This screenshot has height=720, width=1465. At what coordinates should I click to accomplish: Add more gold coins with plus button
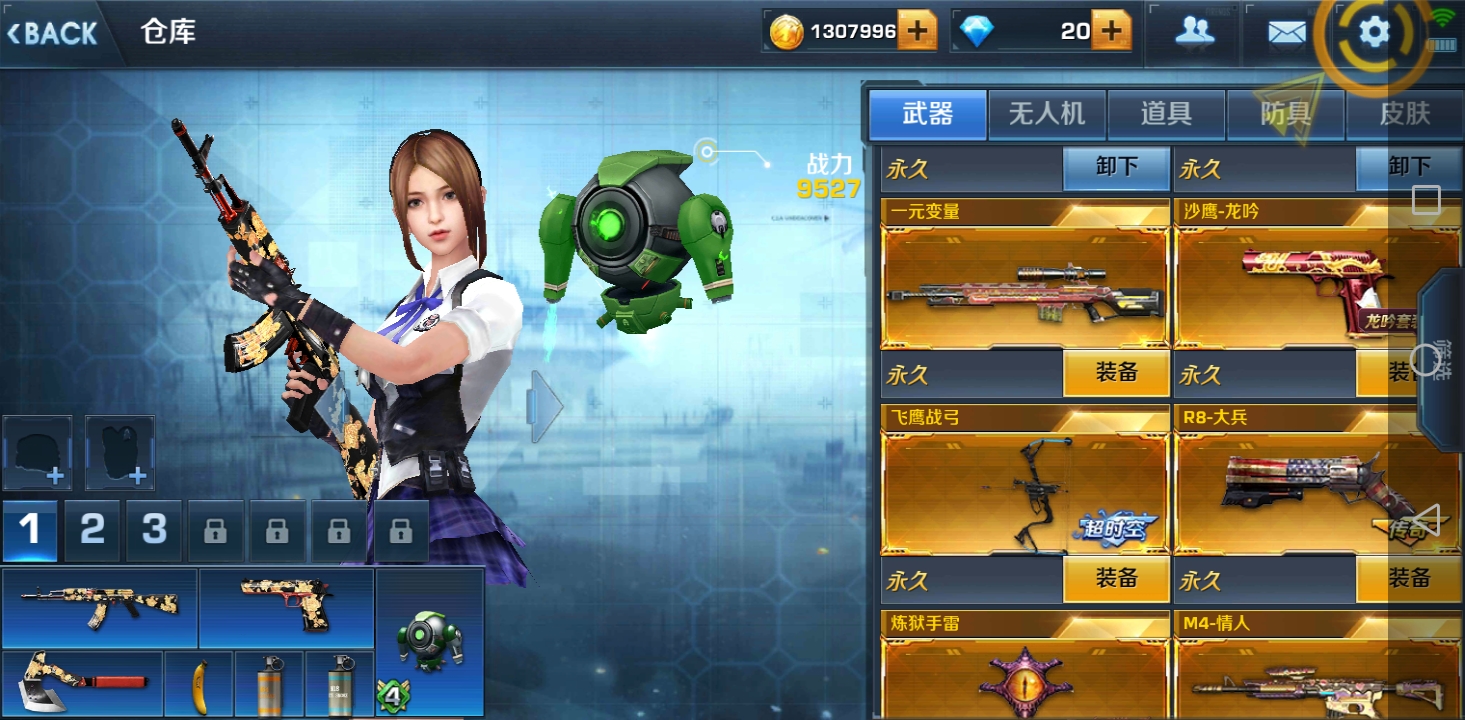[x=916, y=32]
